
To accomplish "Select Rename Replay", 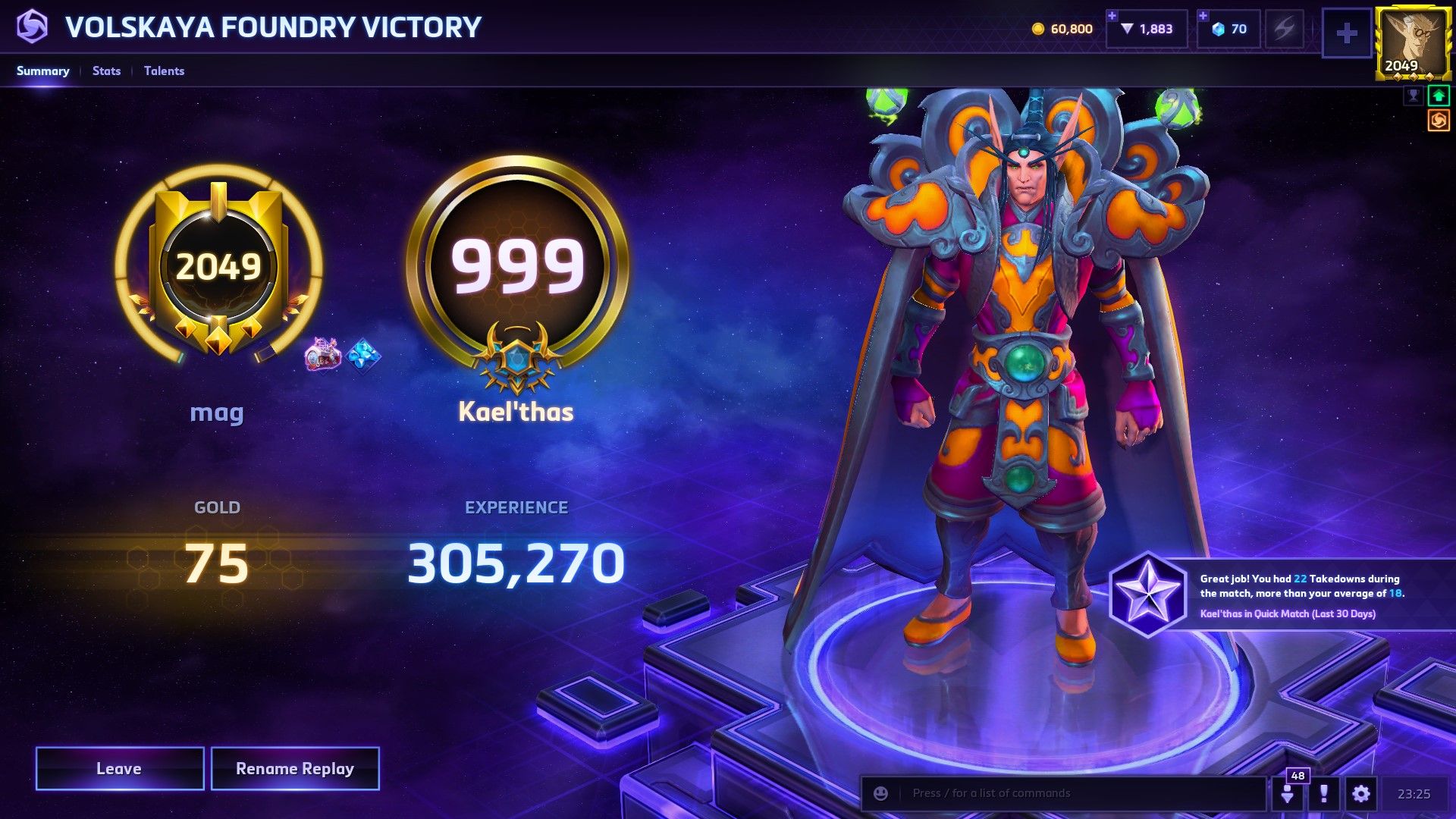I will click(295, 768).
